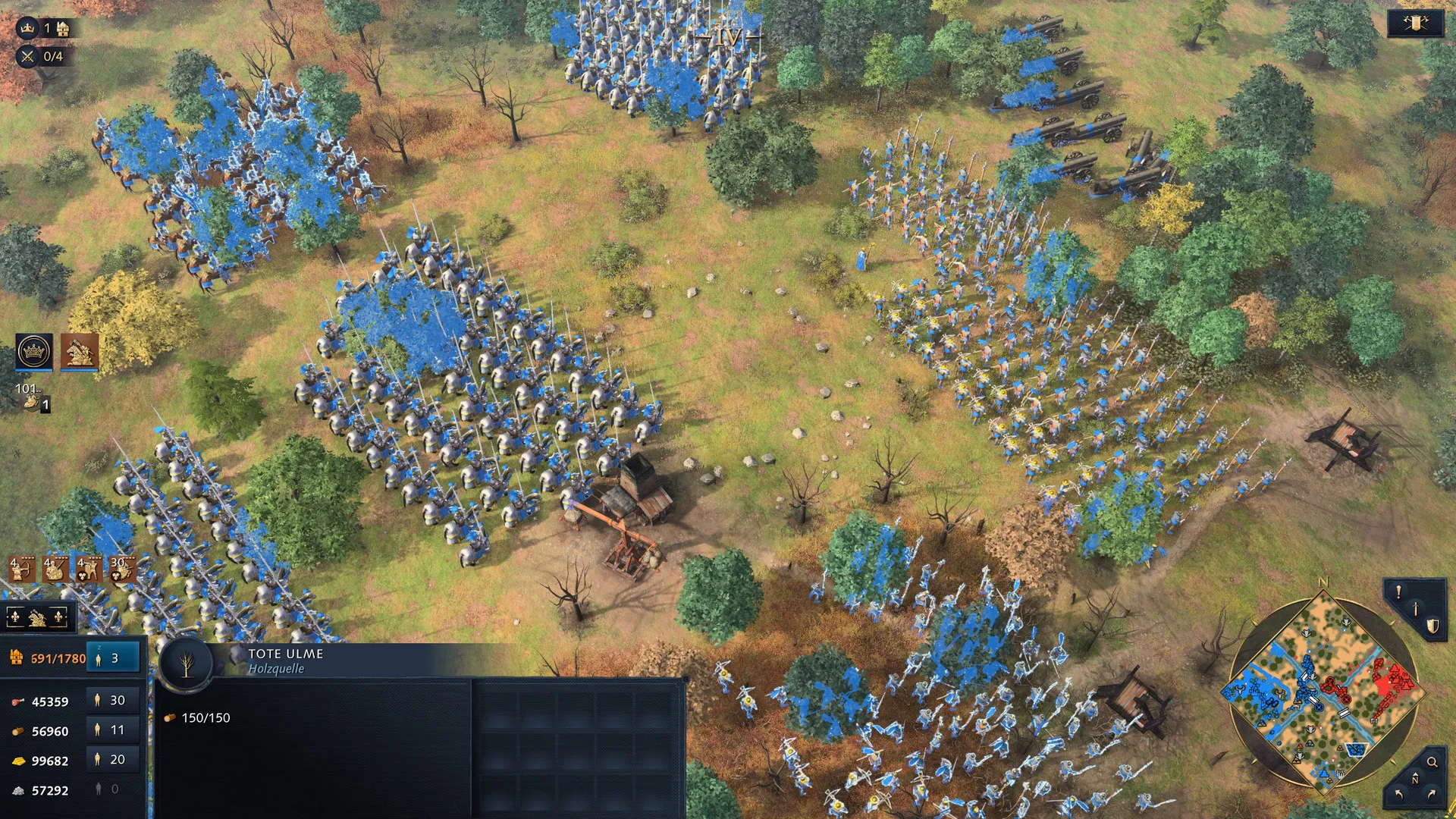Choose the spearman unit group icon
The height and width of the screenshot is (819, 1456).
[55, 569]
